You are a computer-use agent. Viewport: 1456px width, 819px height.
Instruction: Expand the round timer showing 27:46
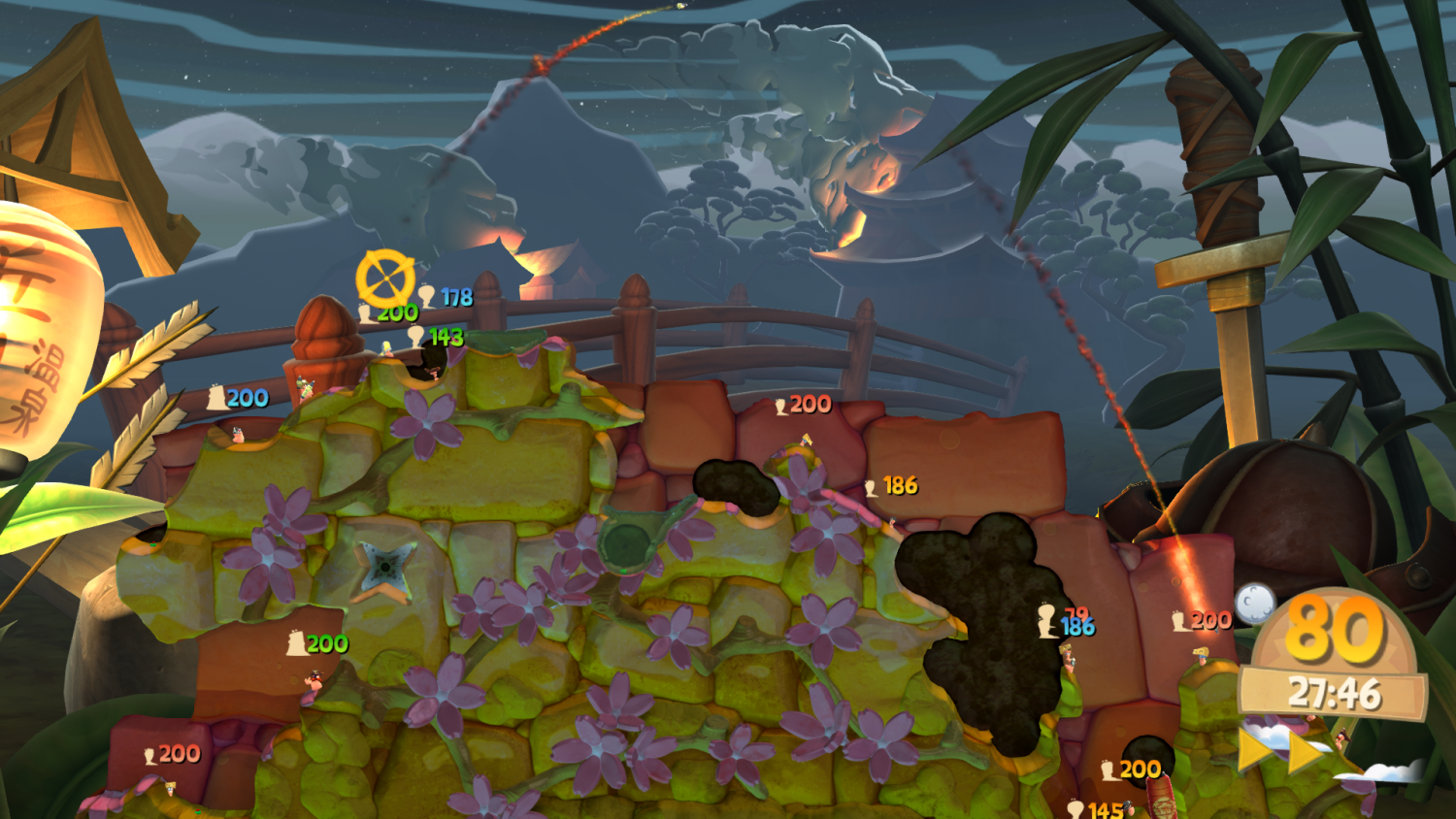coord(1334,692)
